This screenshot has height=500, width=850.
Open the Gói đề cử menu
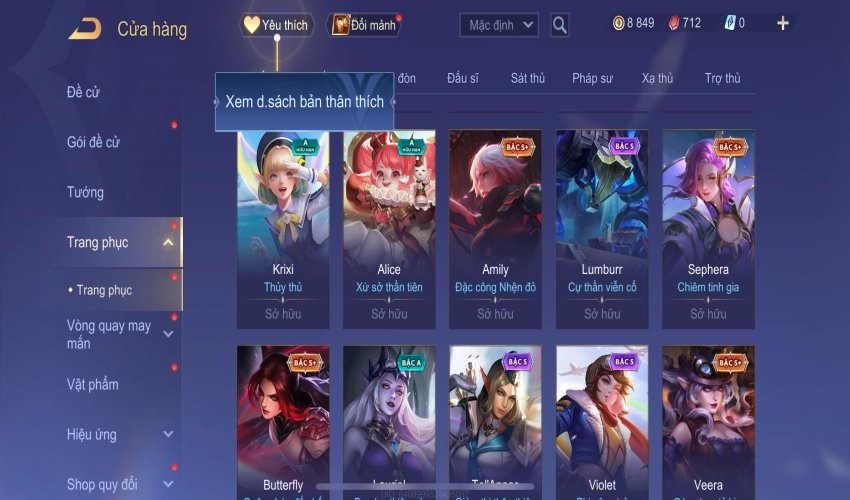pyautogui.click(x=93, y=143)
